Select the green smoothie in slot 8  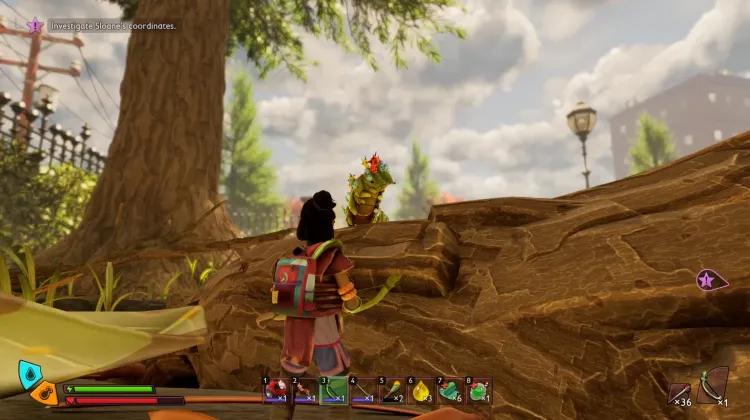[x=479, y=390]
